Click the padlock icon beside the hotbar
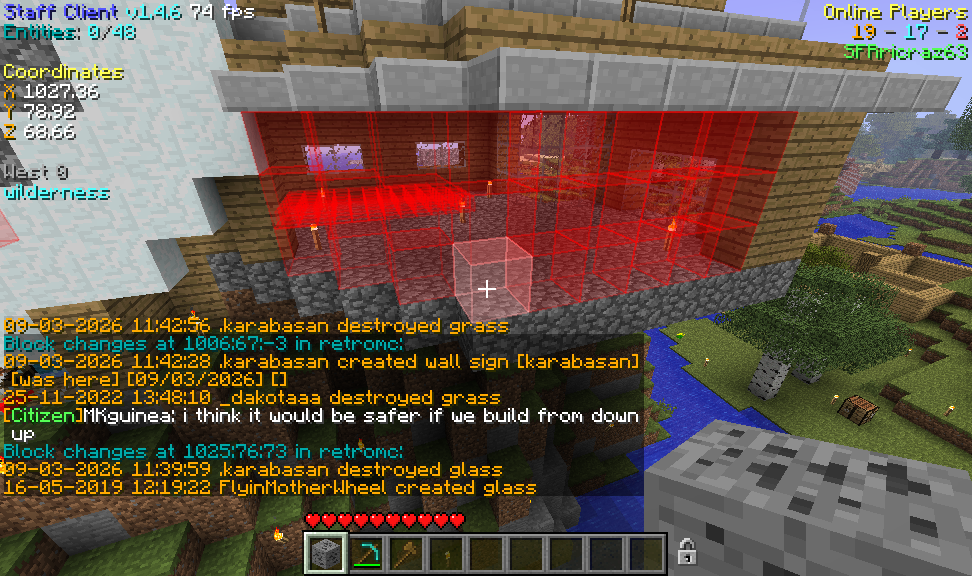The width and height of the screenshot is (972, 576). tap(686, 551)
